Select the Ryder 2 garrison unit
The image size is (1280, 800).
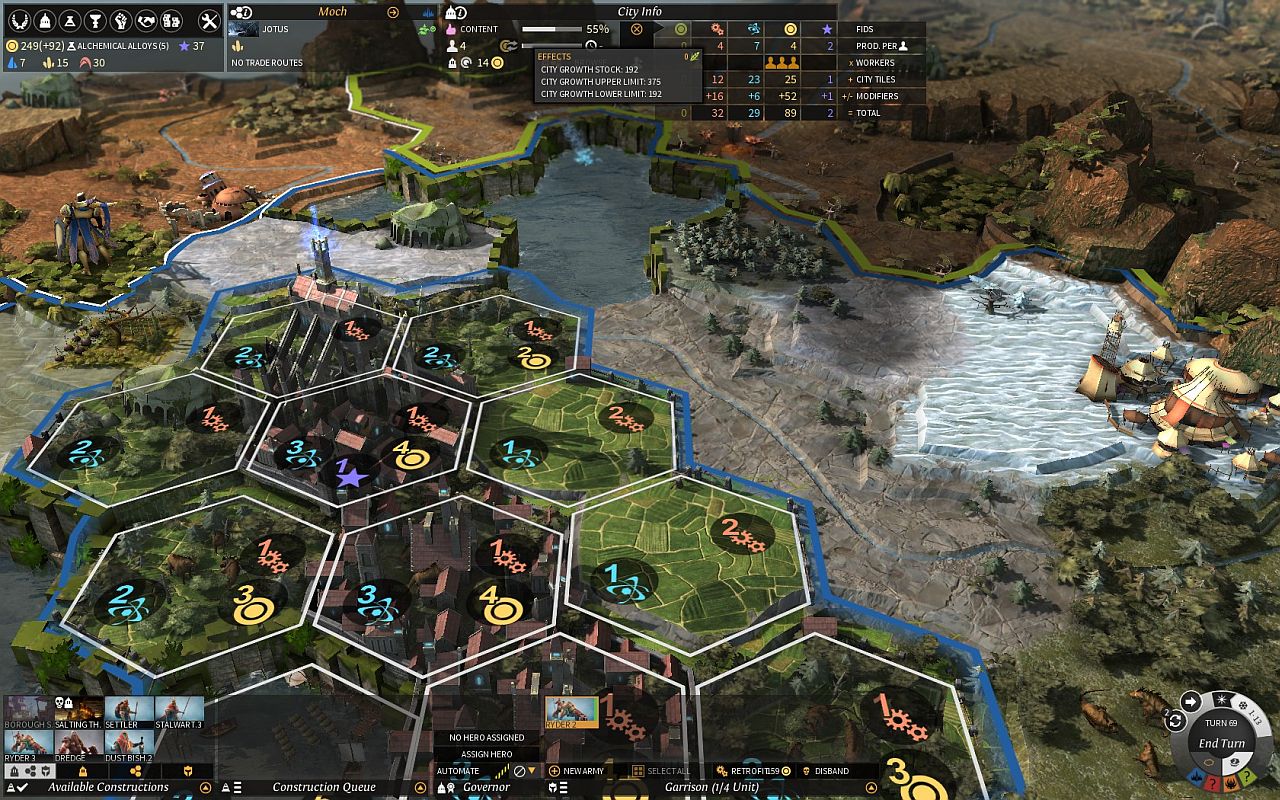pyautogui.click(x=571, y=711)
